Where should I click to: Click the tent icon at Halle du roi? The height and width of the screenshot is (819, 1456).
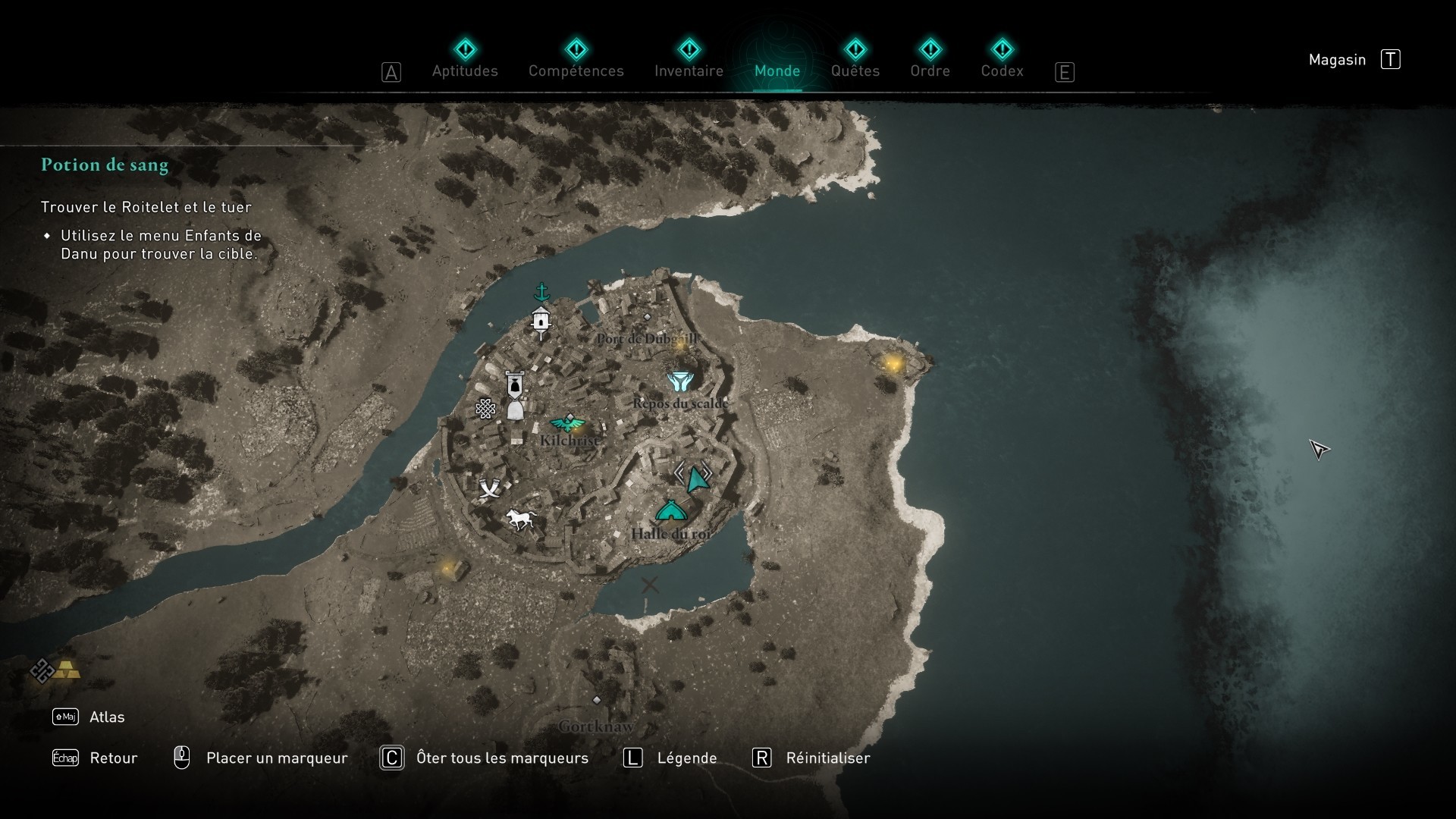coord(671,512)
